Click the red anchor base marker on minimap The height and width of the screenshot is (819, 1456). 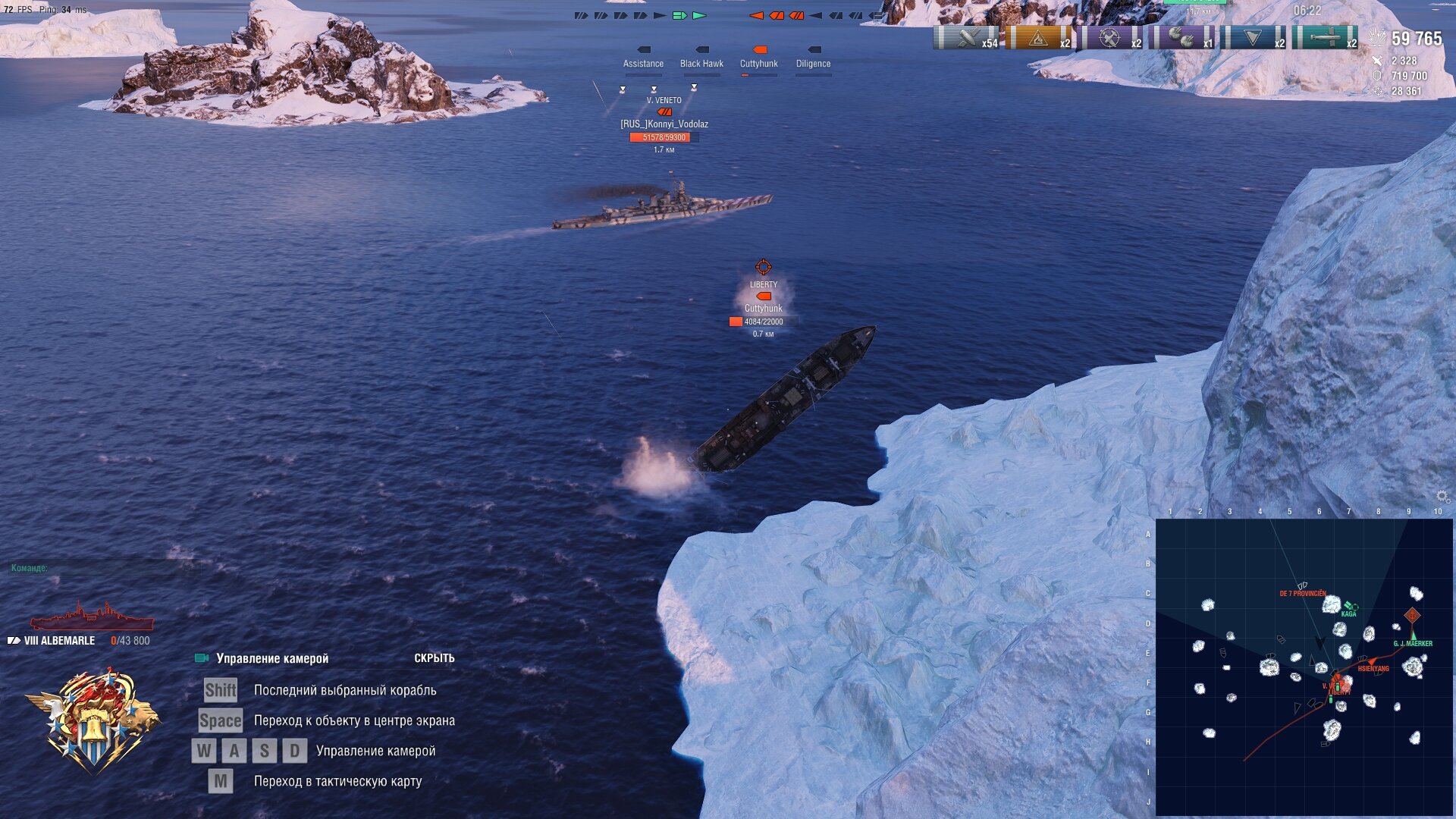click(1412, 615)
